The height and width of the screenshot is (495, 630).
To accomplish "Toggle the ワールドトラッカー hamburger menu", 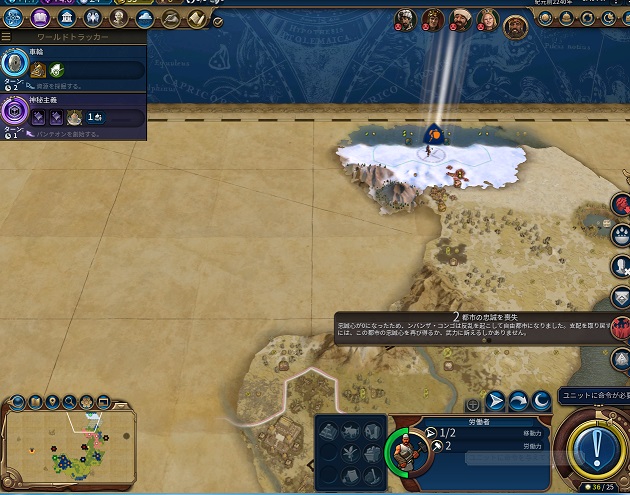I will [x=6, y=37].
